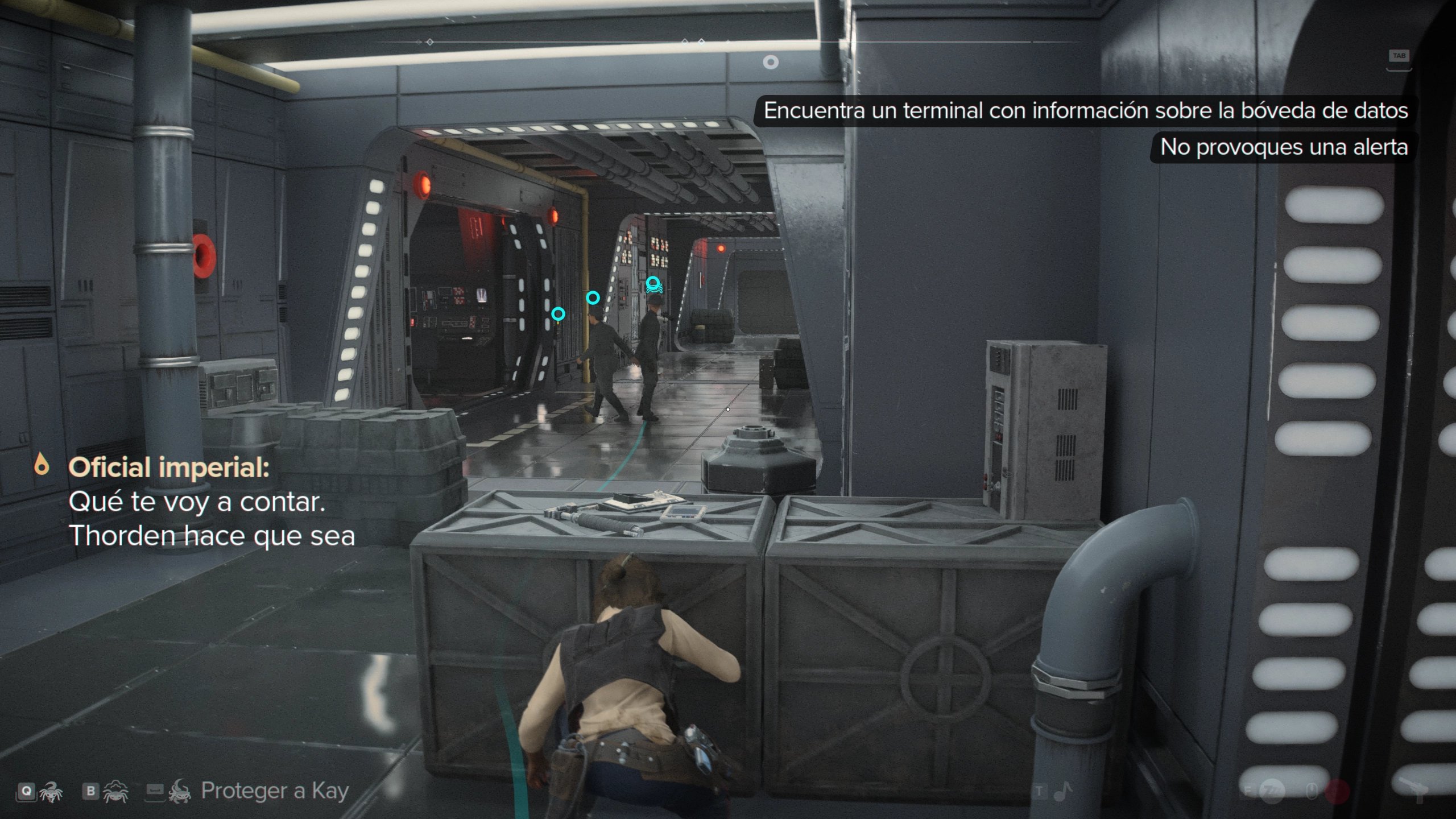Click the red attack circle icon
1456x819 pixels.
point(1338,791)
